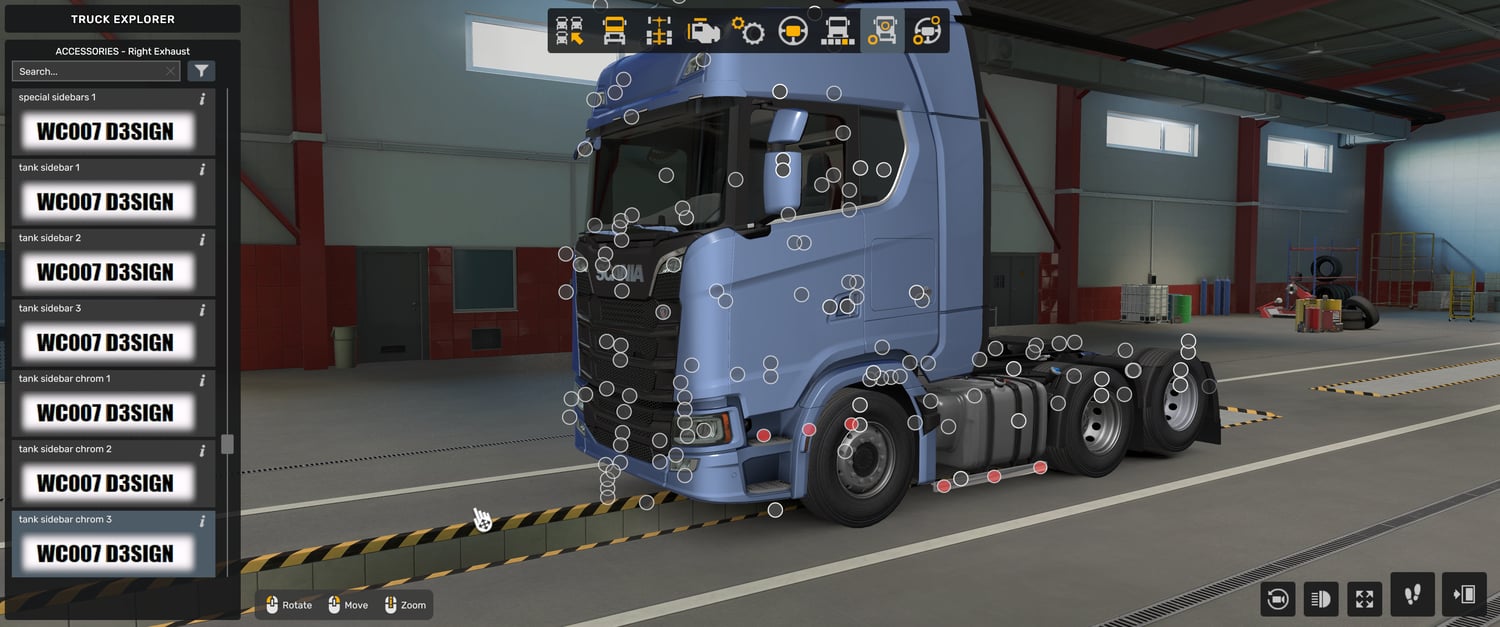Open the accessory filter funnel button

[x=201, y=71]
